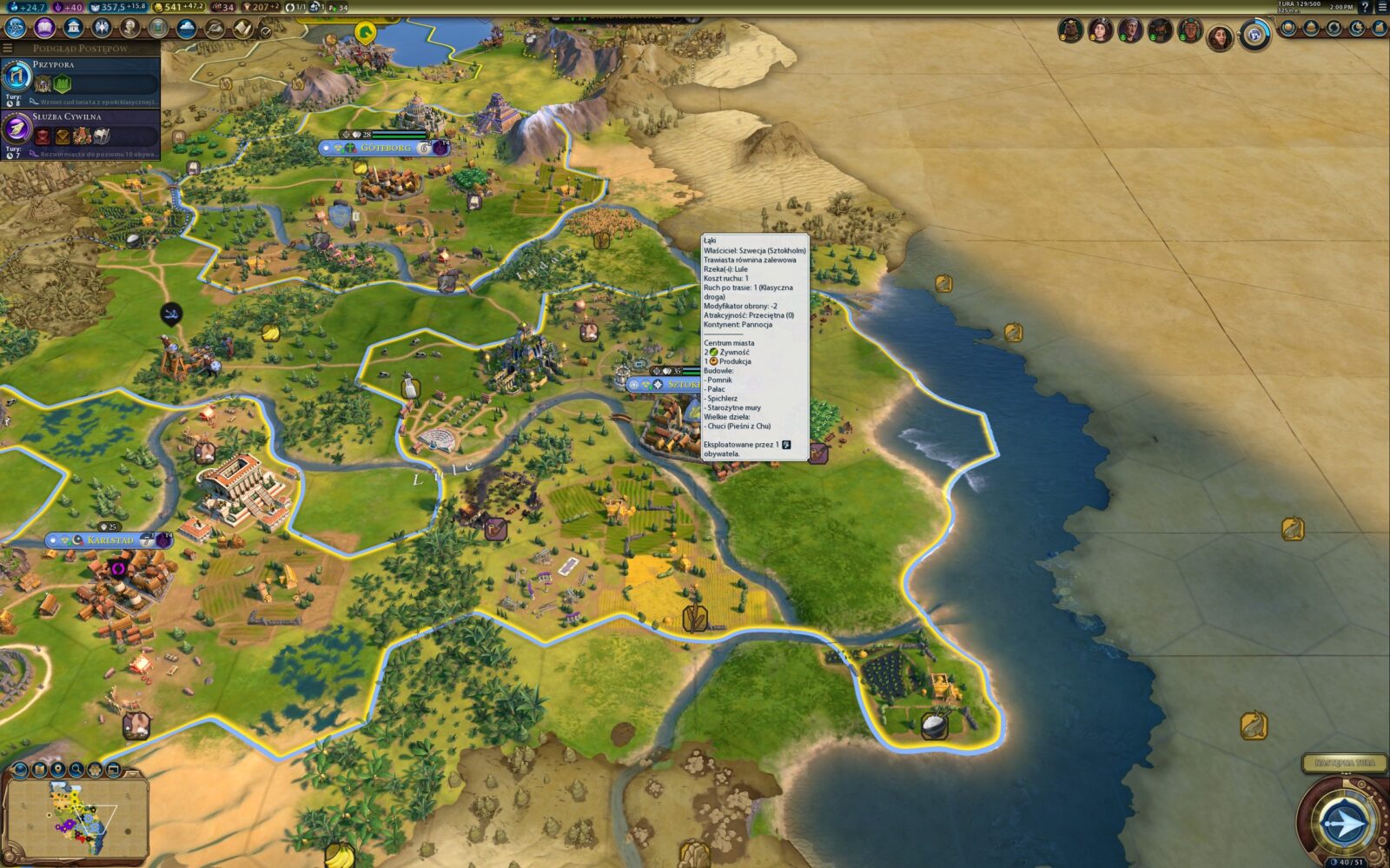Image resolution: width=1390 pixels, height=868 pixels.
Task: Open the civics tree purple book icon
Action: [44, 28]
